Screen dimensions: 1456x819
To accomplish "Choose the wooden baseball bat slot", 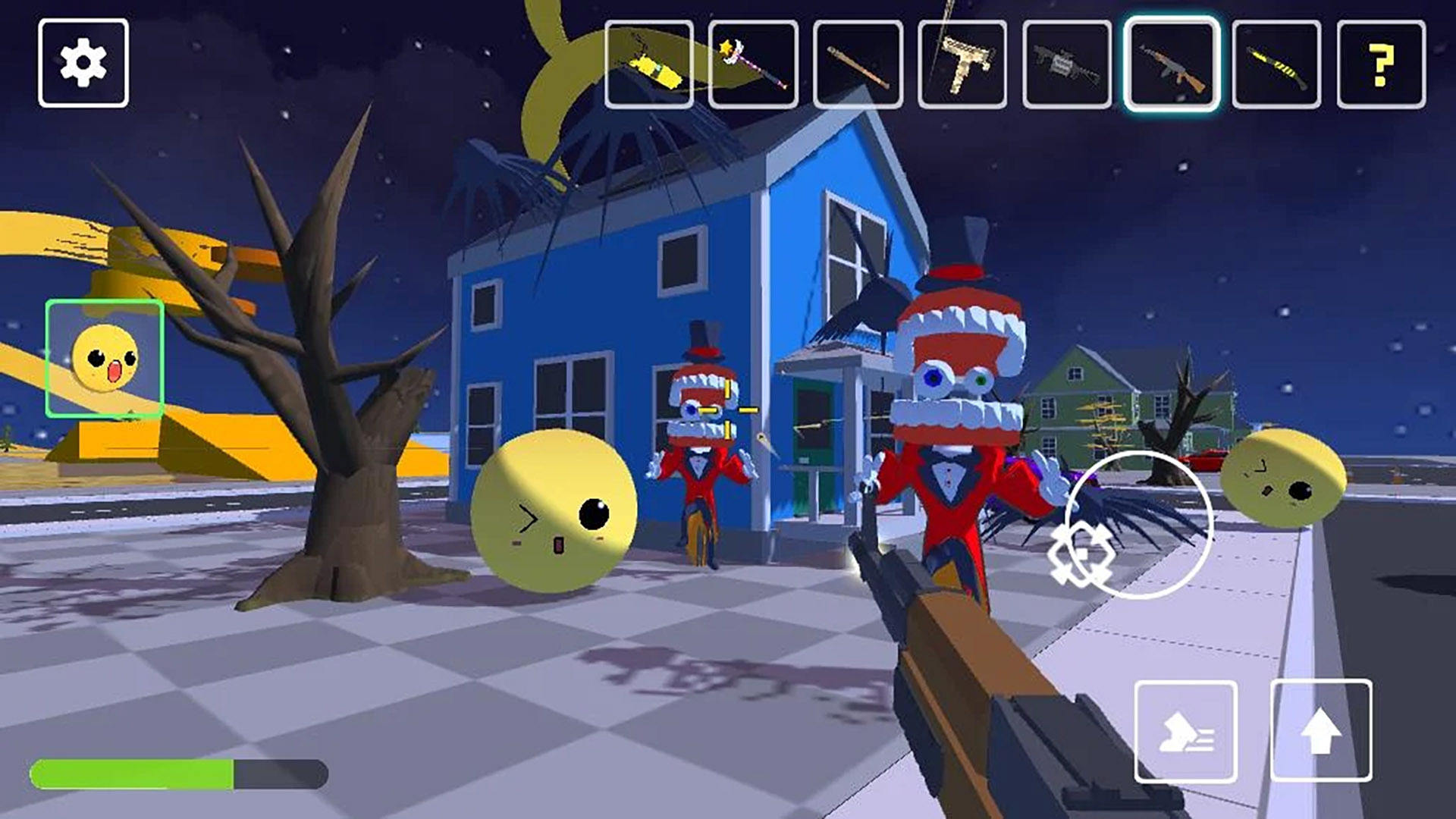I will pyautogui.click(x=858, y=65).
